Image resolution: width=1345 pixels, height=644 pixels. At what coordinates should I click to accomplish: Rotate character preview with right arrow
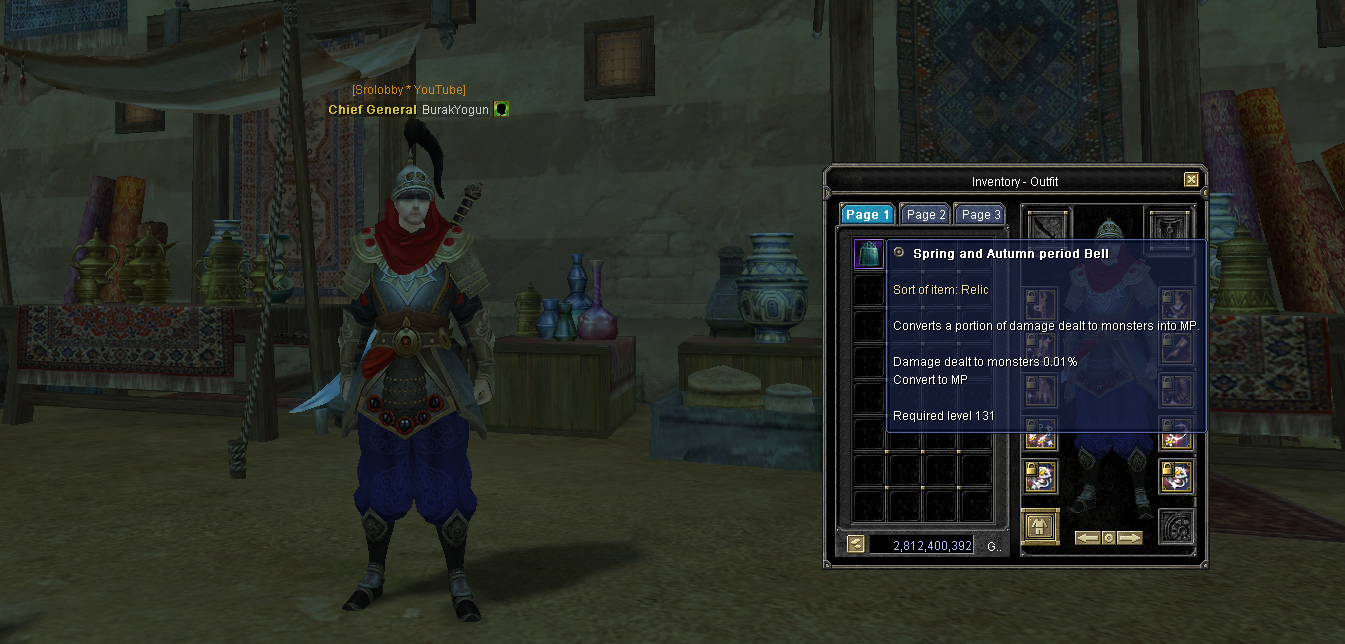(x=1129, y=538)
